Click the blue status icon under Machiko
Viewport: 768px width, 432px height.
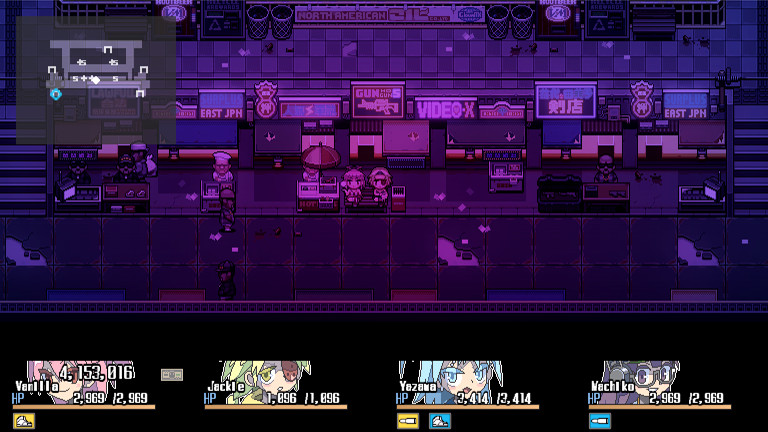[600, 421]
